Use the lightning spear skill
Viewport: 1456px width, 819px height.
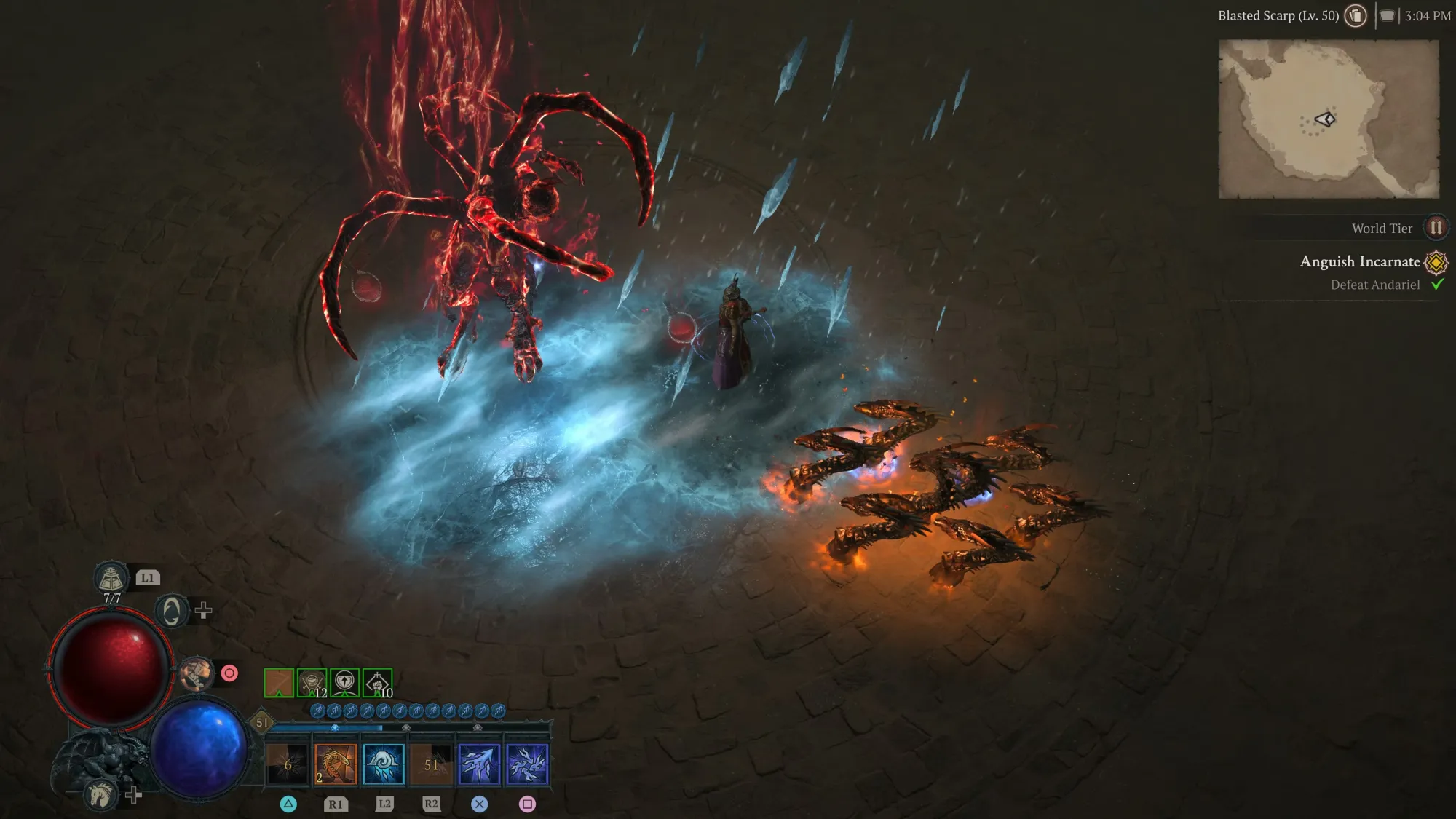pos(478,764)
